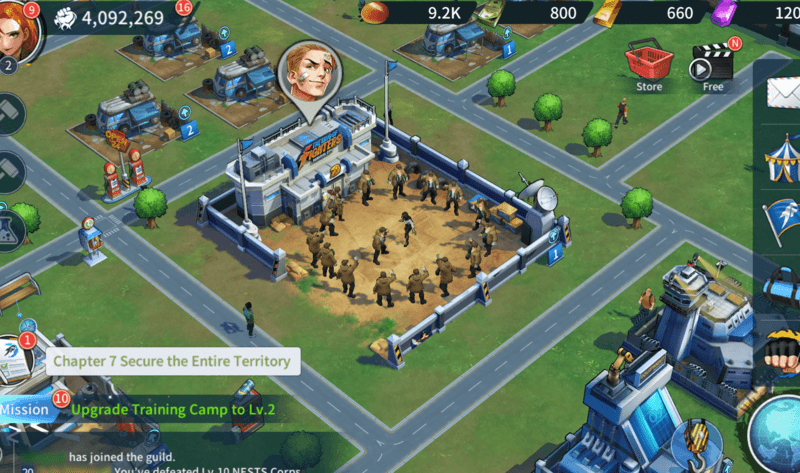
Task: Tap the Free clapperboard video reward
Action: (x=713, y=64)
